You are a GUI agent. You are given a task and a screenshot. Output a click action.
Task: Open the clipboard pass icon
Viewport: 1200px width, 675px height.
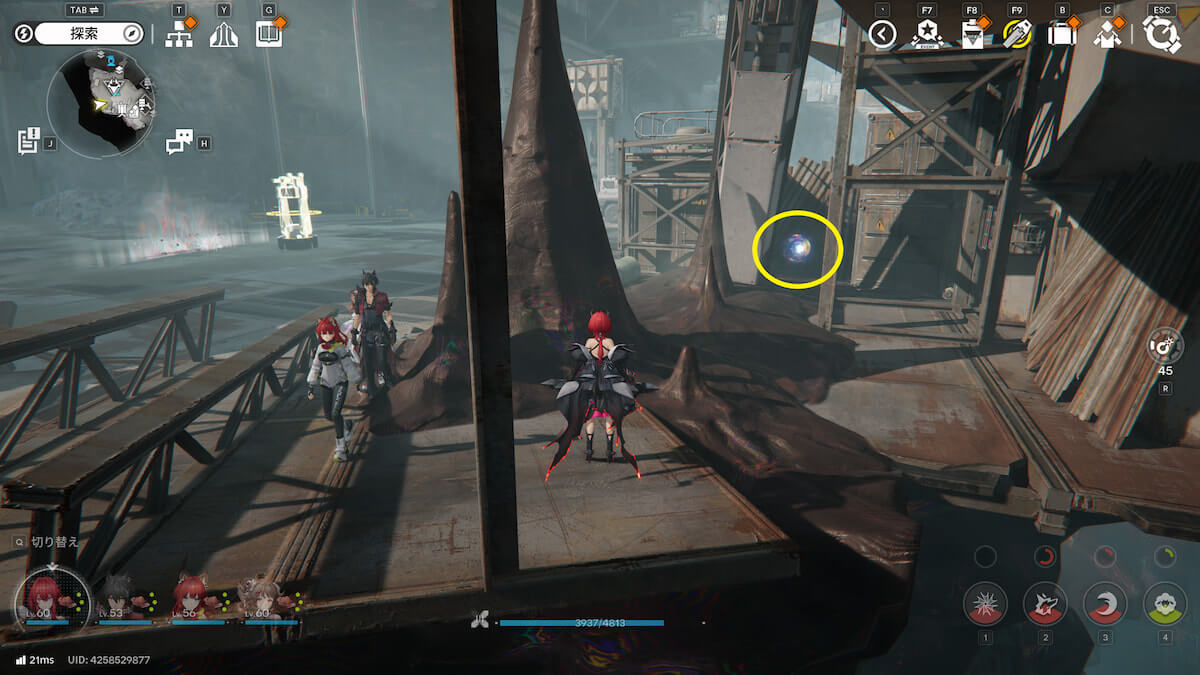tap(972, 35)
